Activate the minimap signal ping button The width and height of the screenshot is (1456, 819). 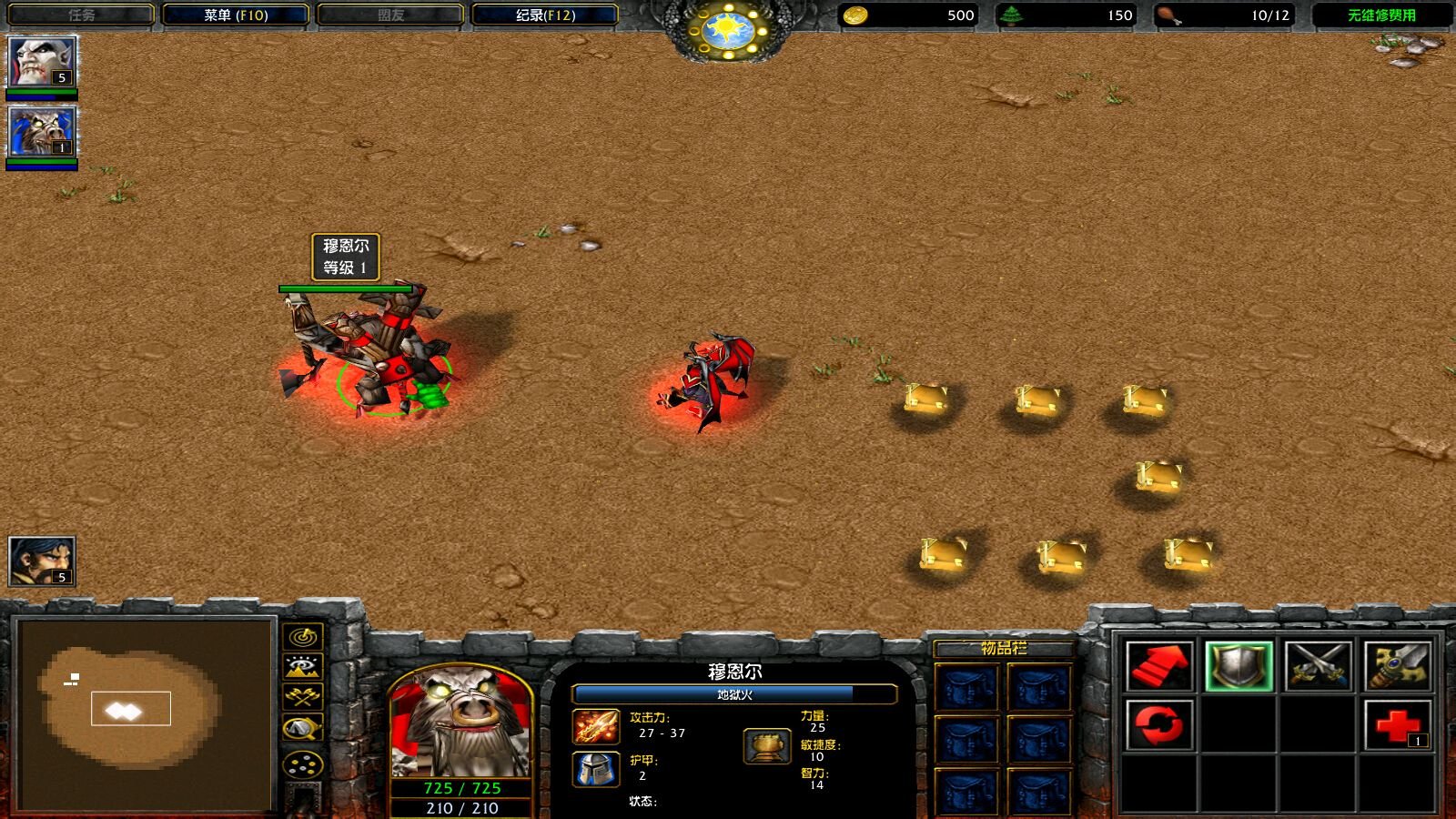click(x=303, y=636)
